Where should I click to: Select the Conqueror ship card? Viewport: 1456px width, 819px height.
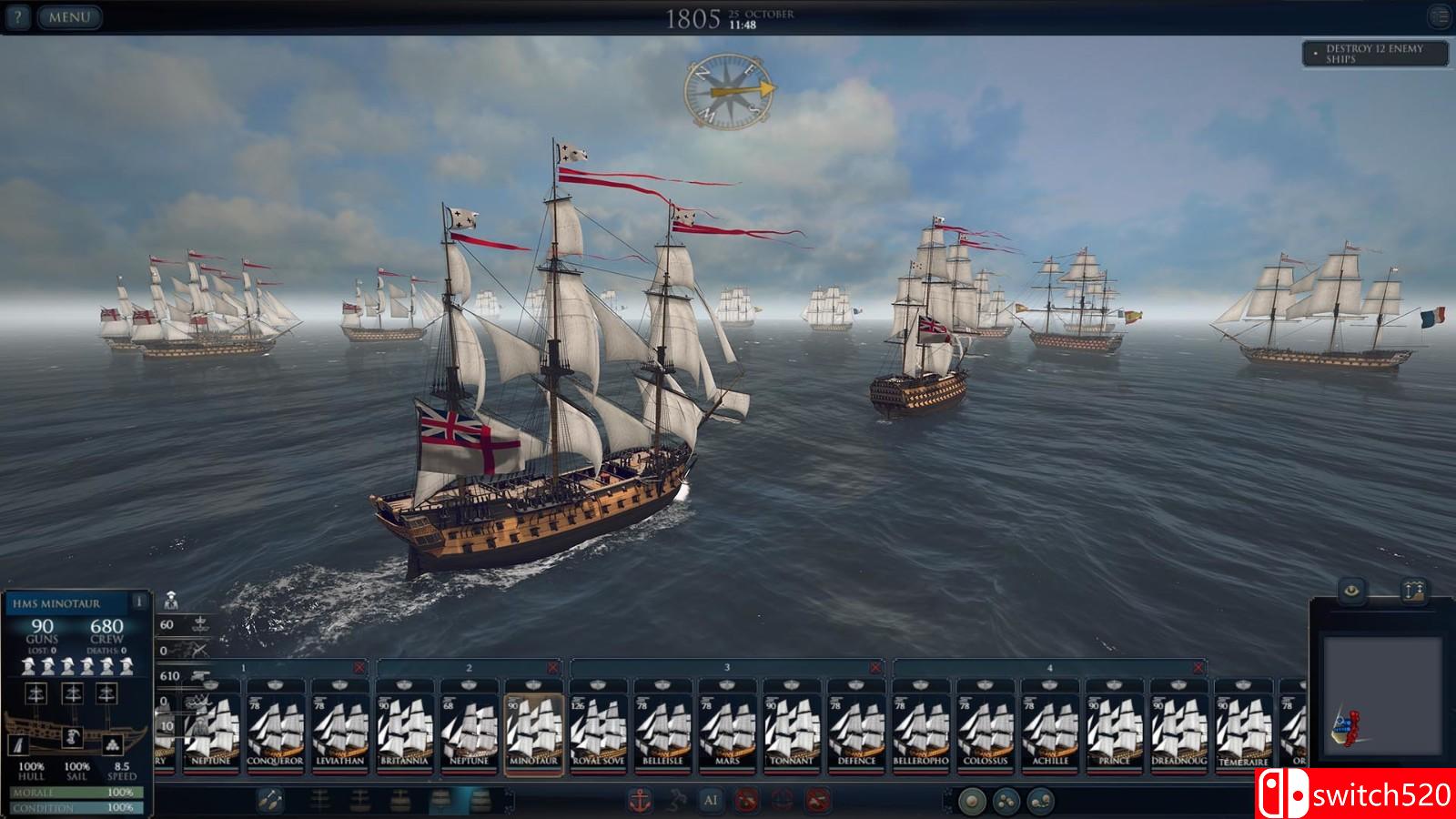276,728
